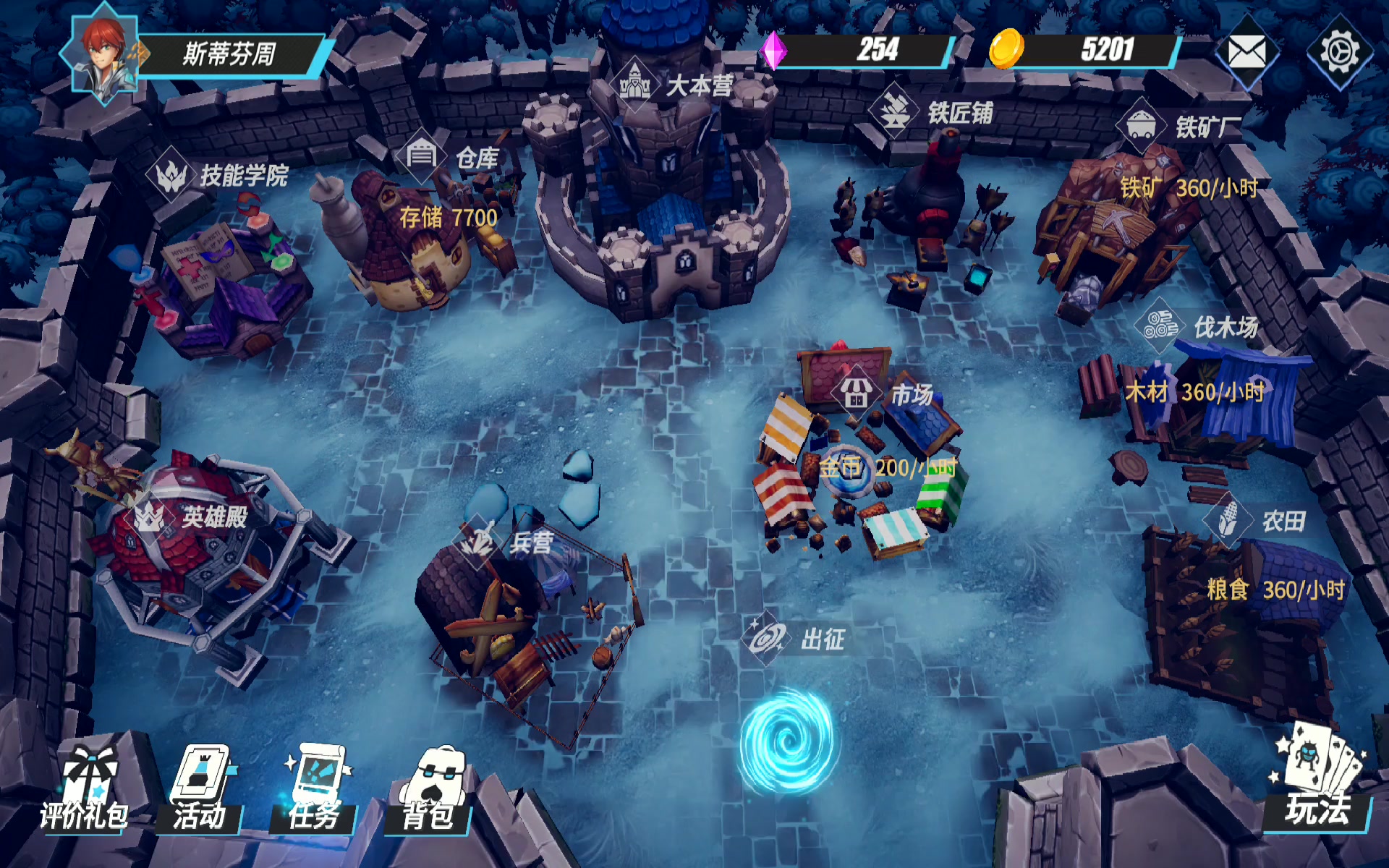The image size is (1389, 868).
Task: Open the 背包 backpack
Action: tap(430, 790)
